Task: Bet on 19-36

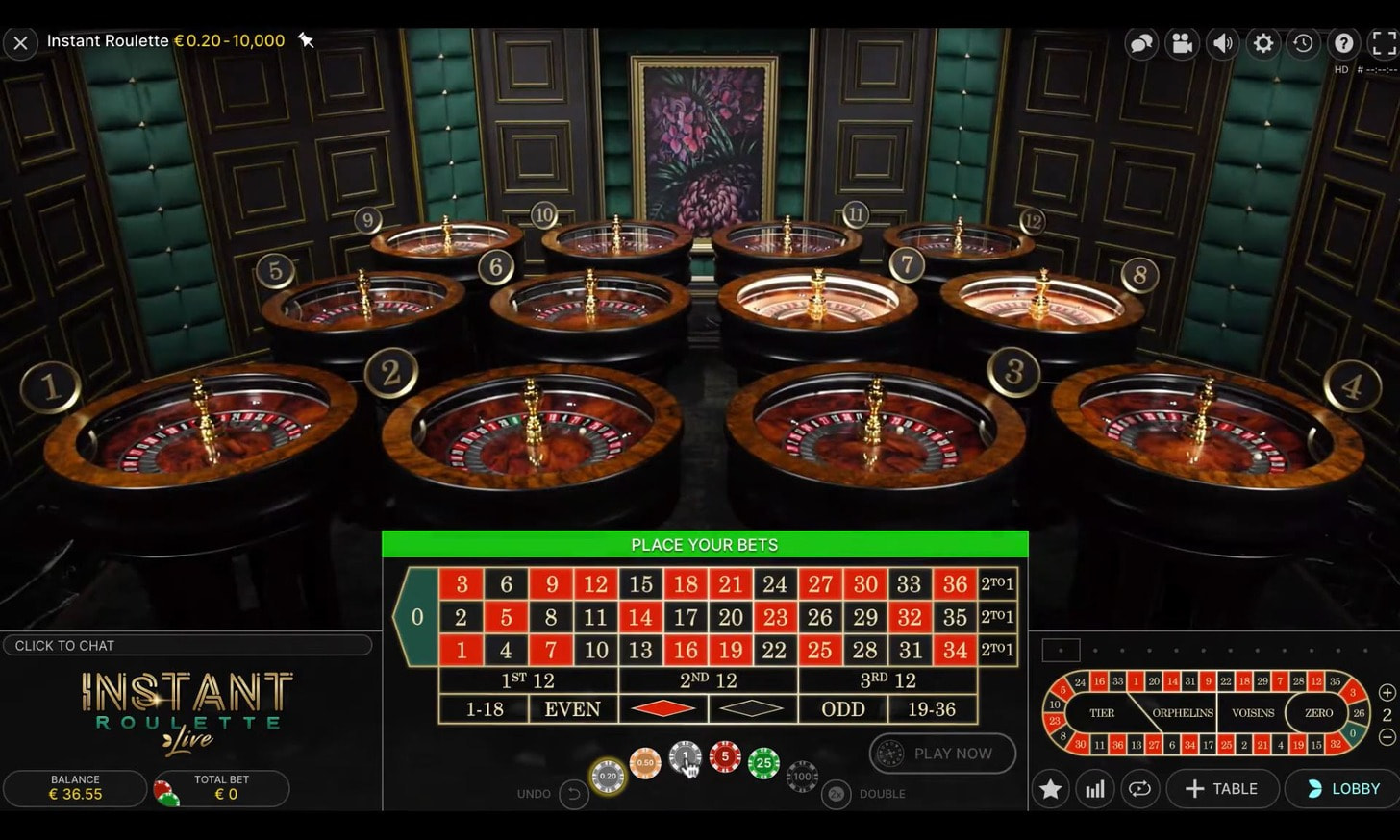Action: (x=932, y=709)
